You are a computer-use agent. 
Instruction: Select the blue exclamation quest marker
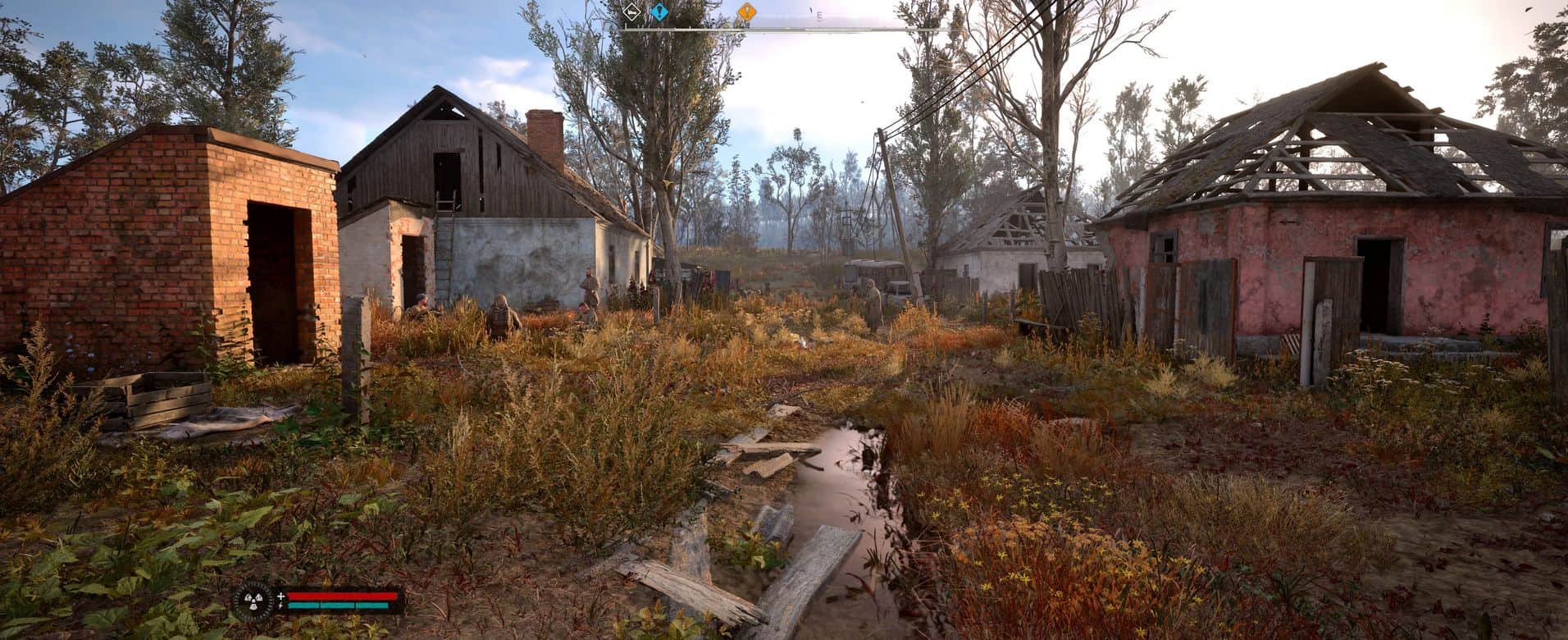click(658, 11)
